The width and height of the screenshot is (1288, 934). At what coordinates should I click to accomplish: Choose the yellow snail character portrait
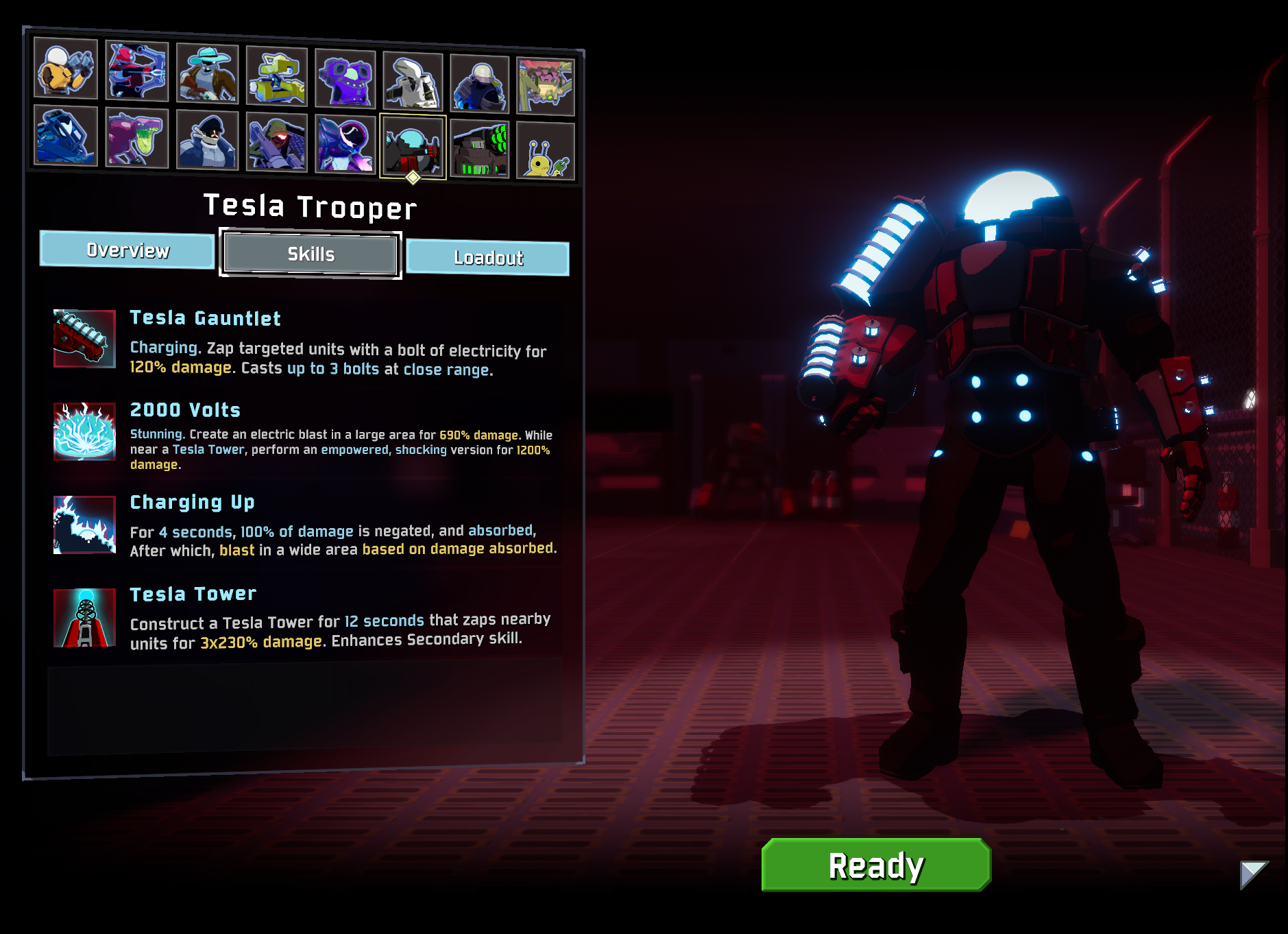[545, 151]
